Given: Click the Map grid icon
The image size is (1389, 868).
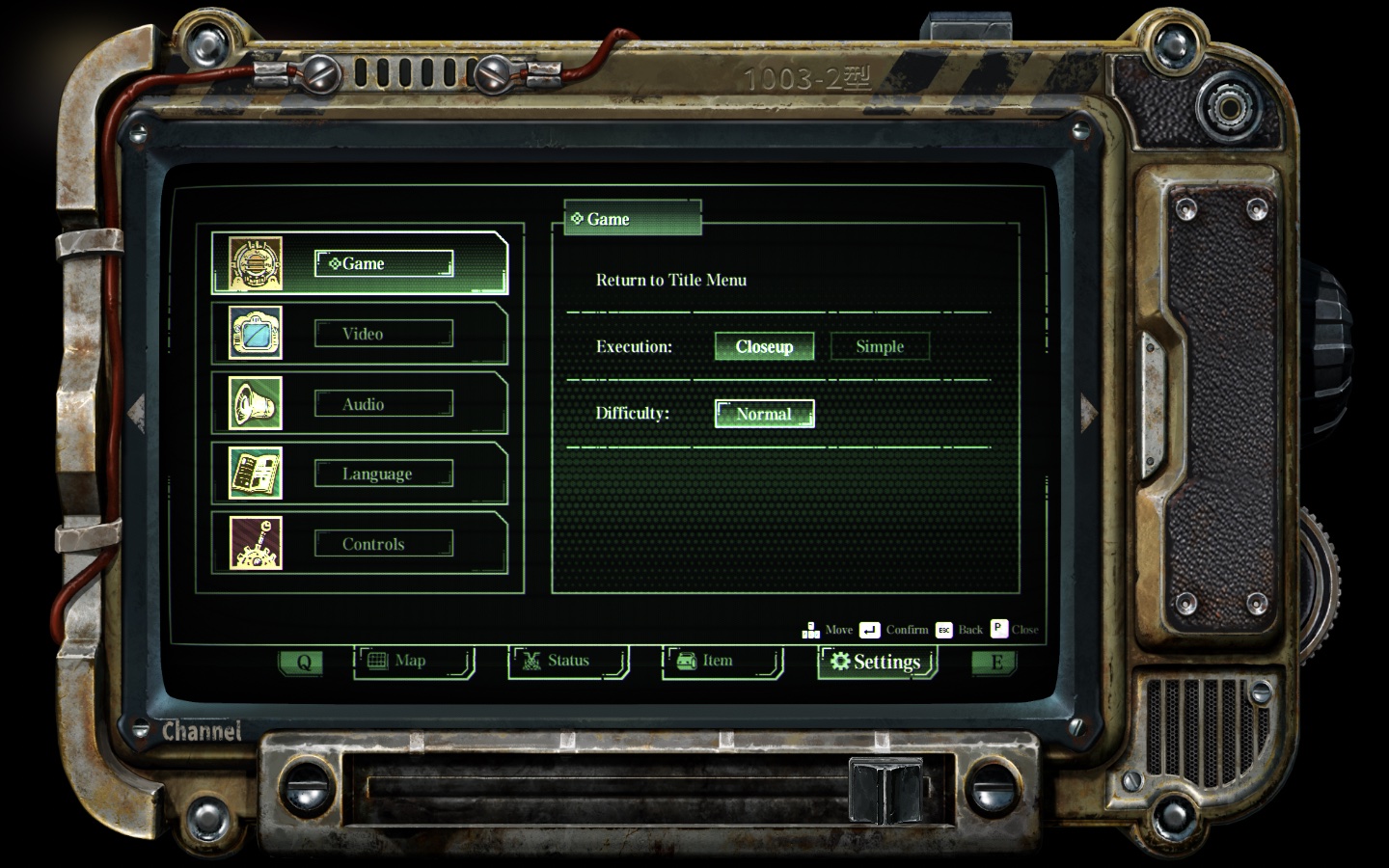Looking at the screenshot, I should pos(379,661).
